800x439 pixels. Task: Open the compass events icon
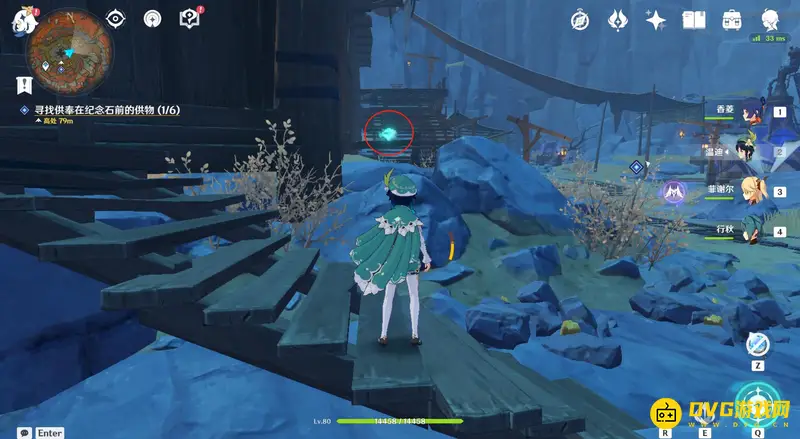(581, 20)
